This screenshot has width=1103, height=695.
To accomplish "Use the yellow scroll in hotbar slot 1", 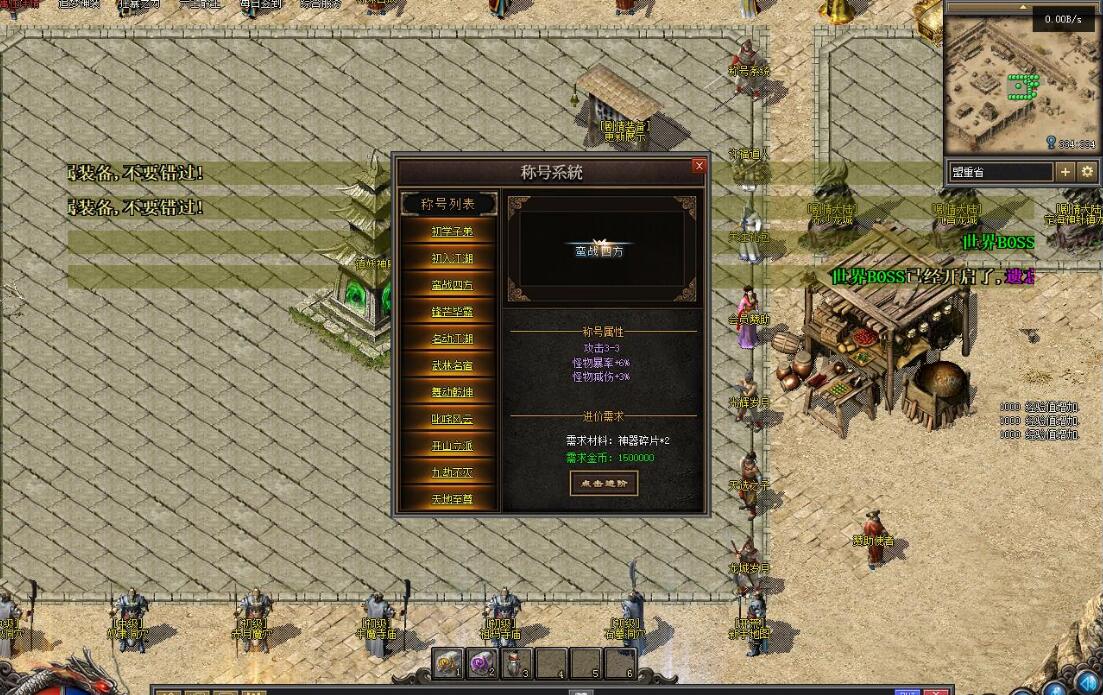I will (447, 663).
